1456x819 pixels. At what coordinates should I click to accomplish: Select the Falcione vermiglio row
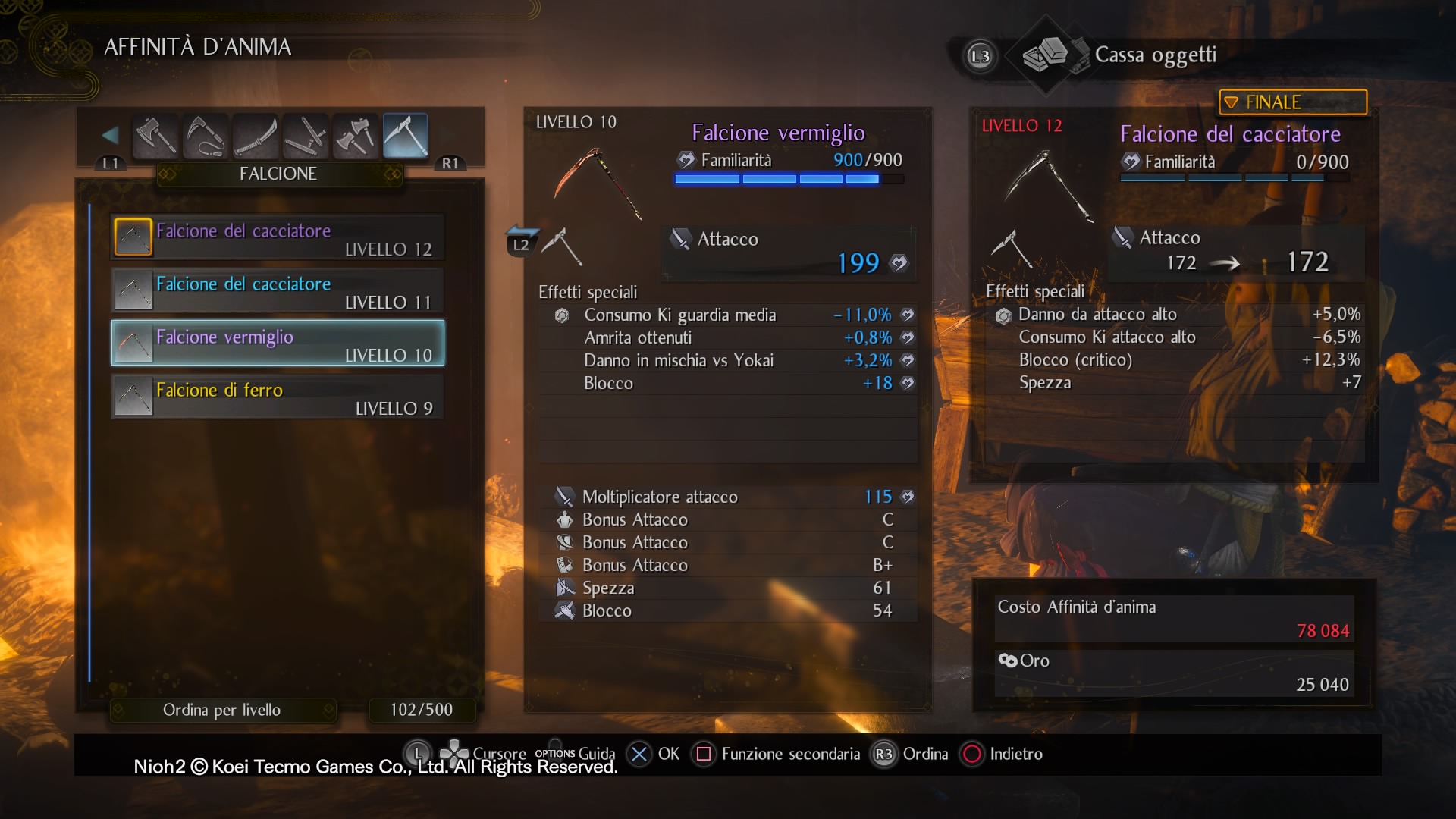coord(278,344)
